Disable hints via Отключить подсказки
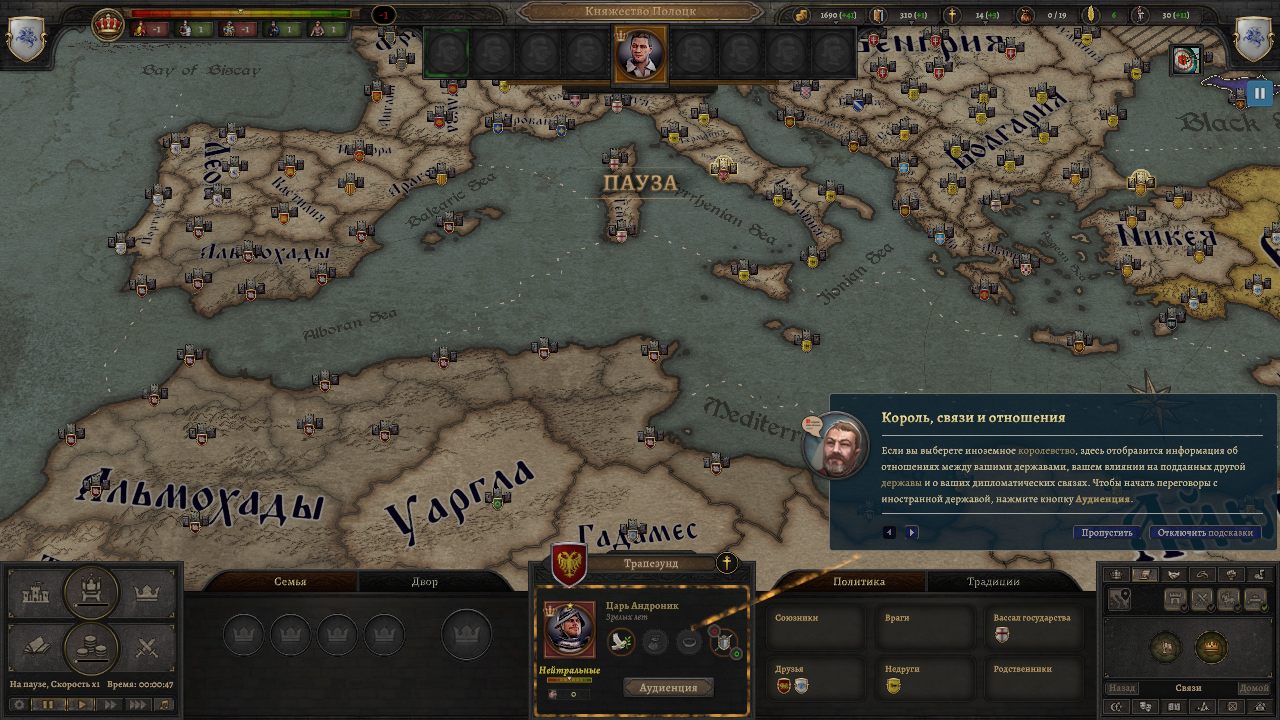 (x=1205, y=532)
